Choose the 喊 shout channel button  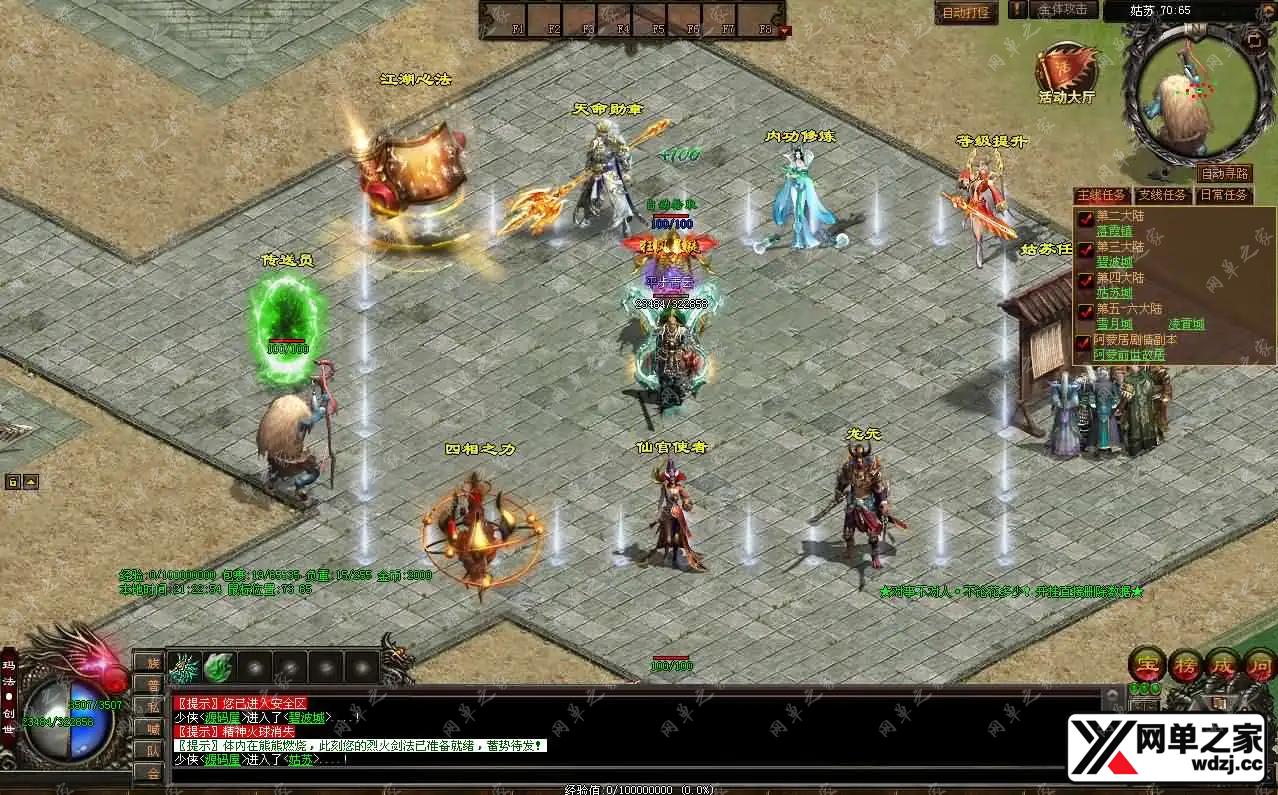(151, 727)
